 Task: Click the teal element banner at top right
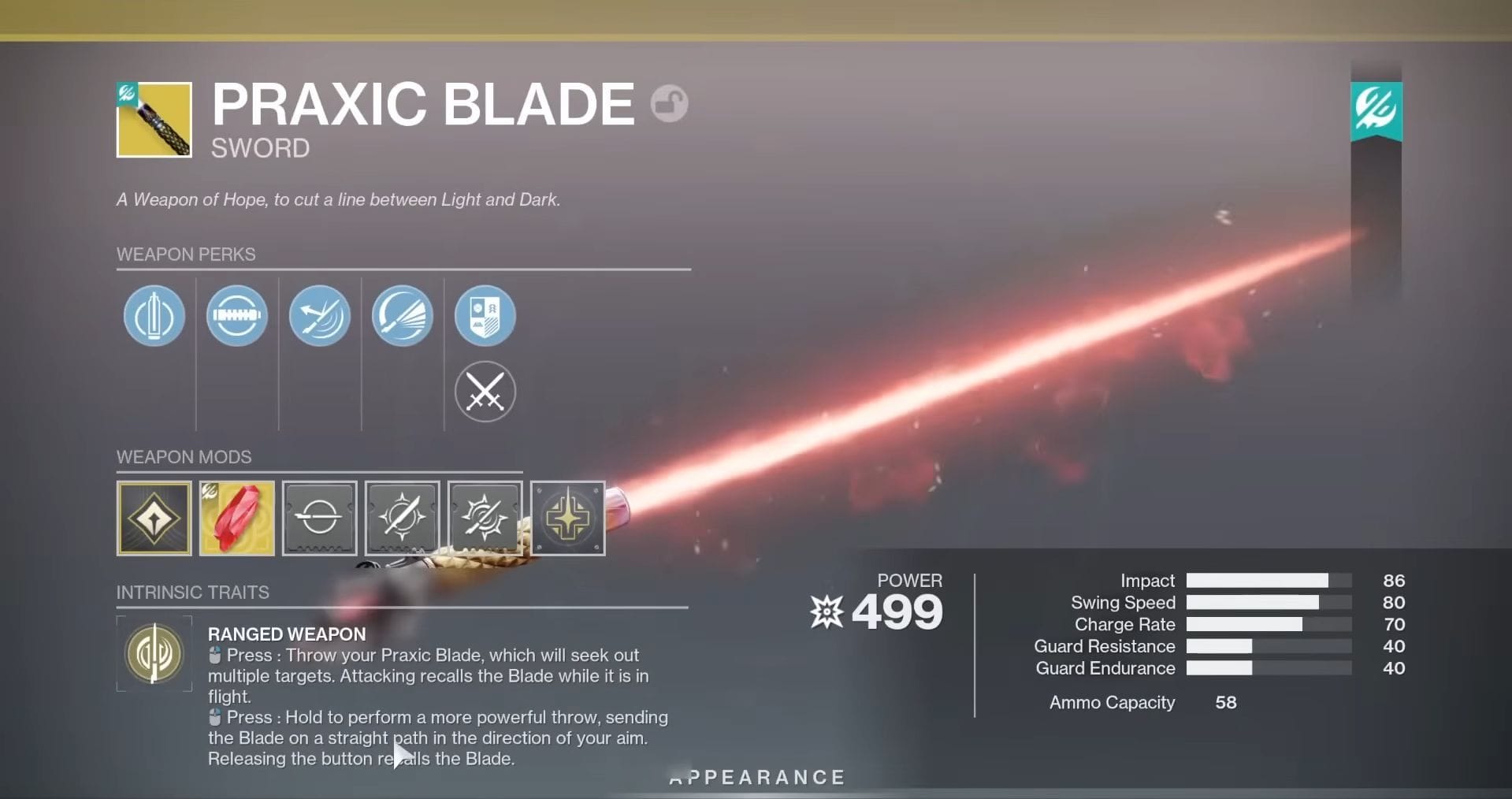pyautogui.click(x=1376, y=110)
